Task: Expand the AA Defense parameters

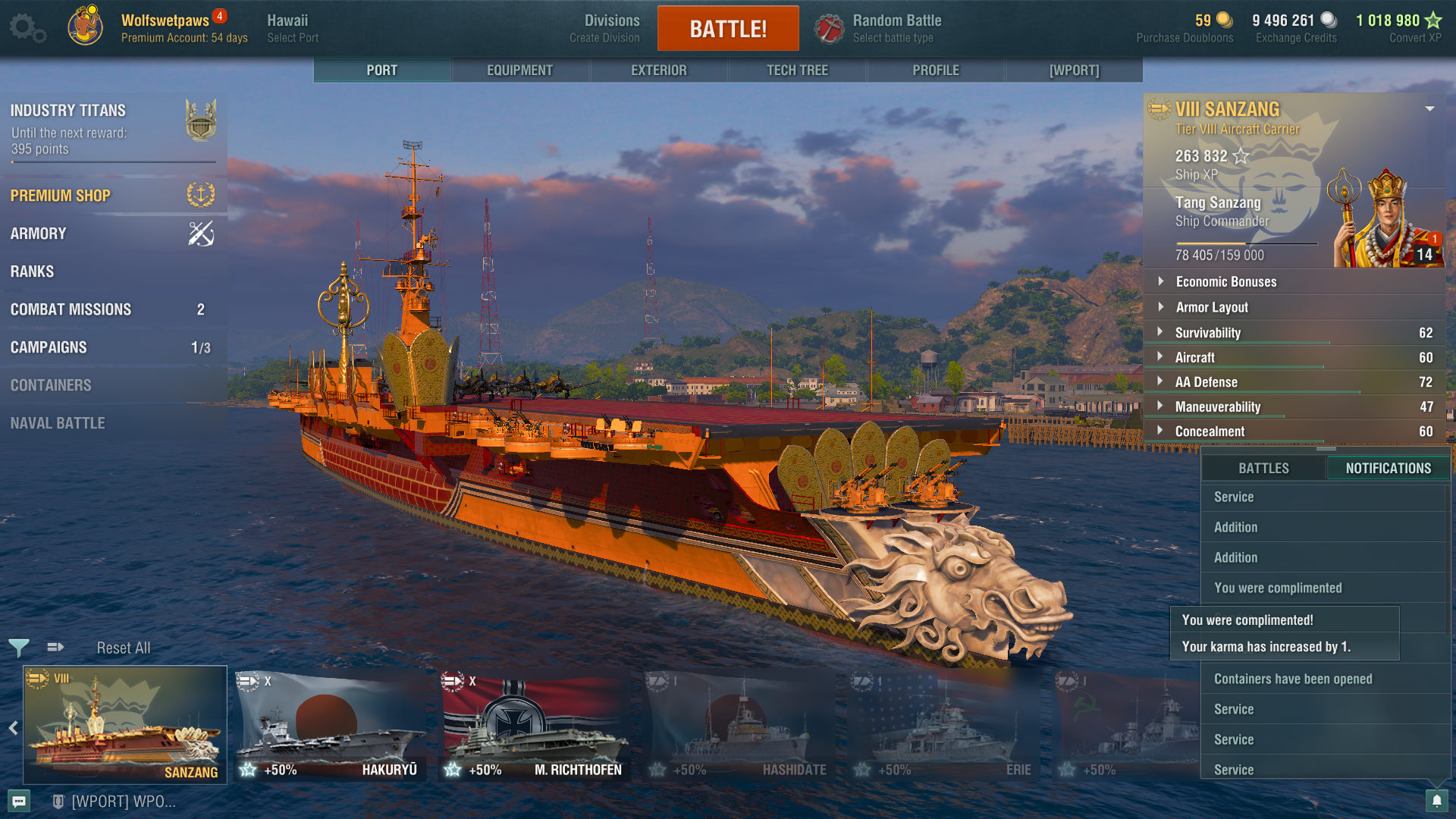Action: point(1206,382)
